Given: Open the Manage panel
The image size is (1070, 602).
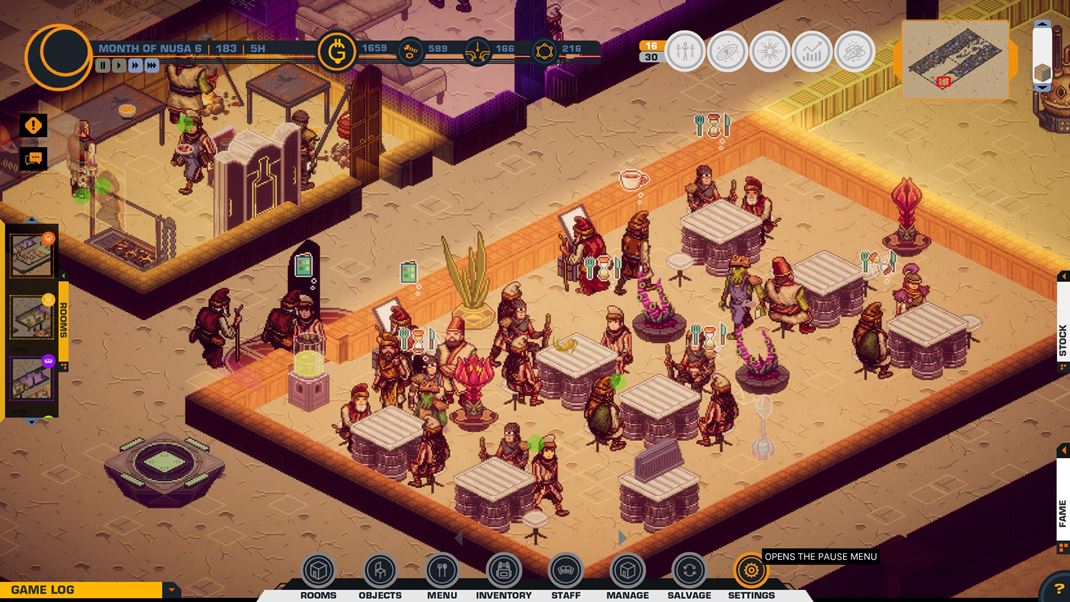Looking at the screenshot, I should (x=627, y=571).
